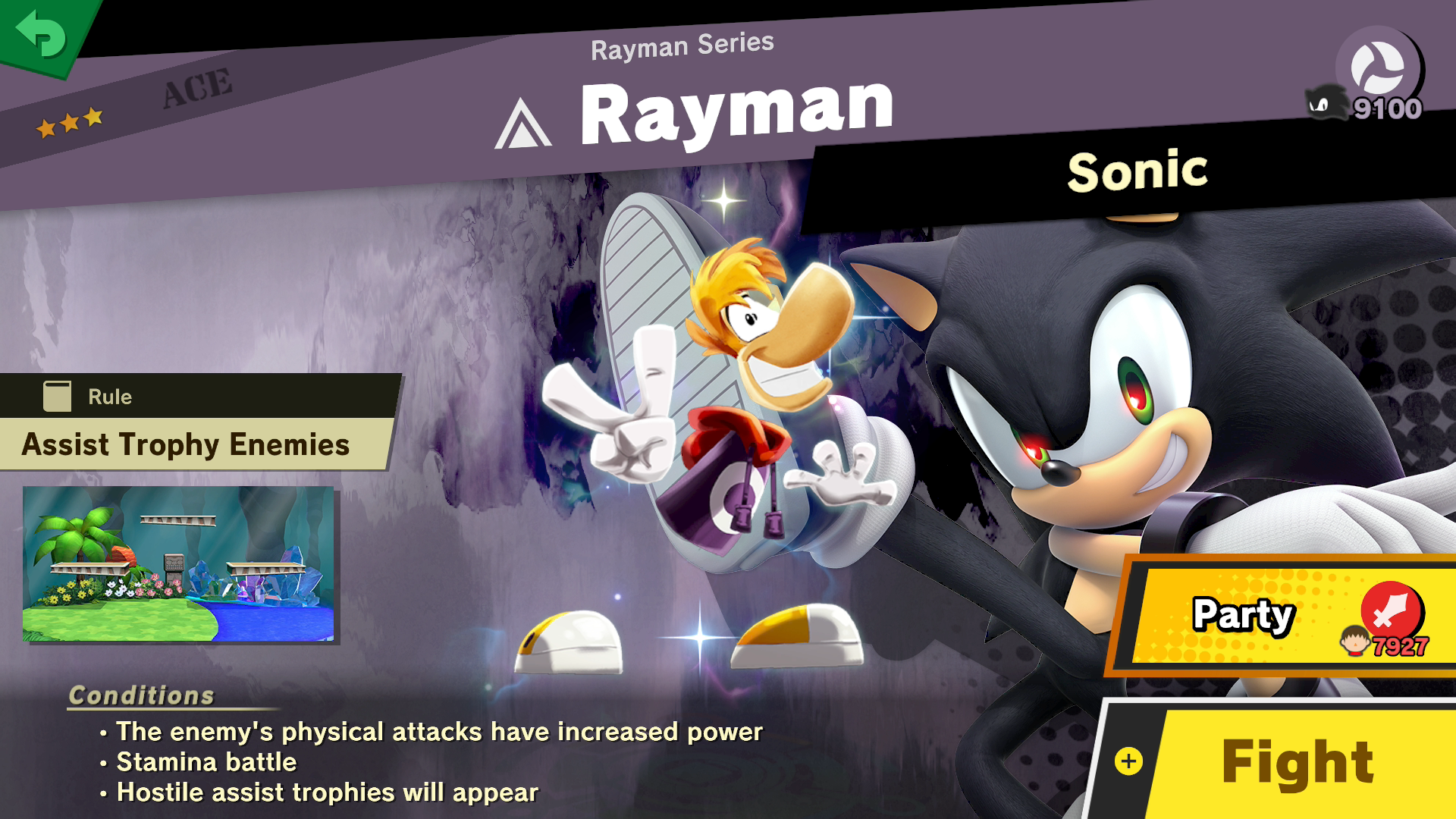The width and height of the screenshot is (1456, 819).
Task: View the stage preview thumbnail
Action: 178,564
